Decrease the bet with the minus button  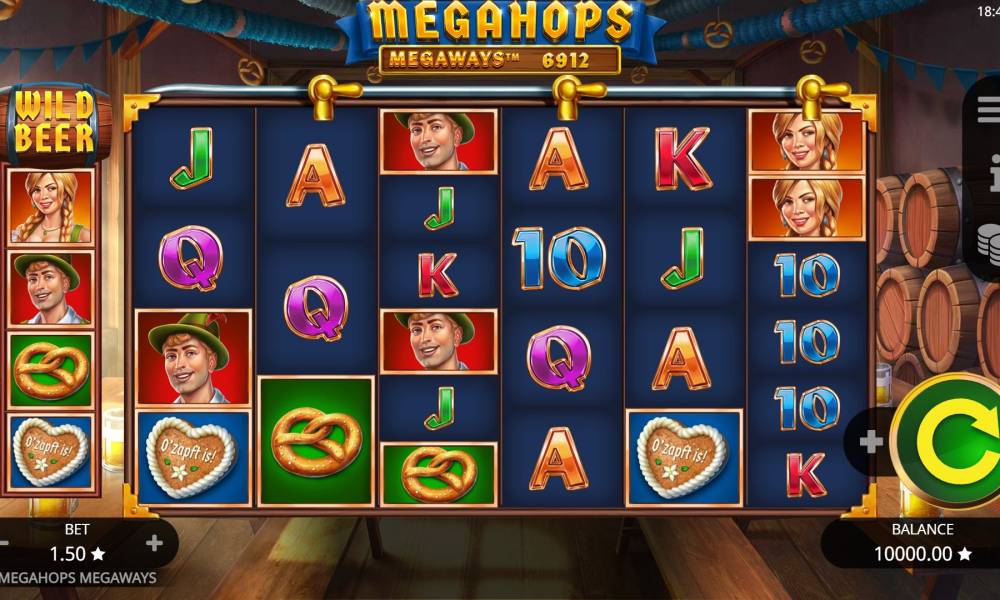tap(4, 543)
